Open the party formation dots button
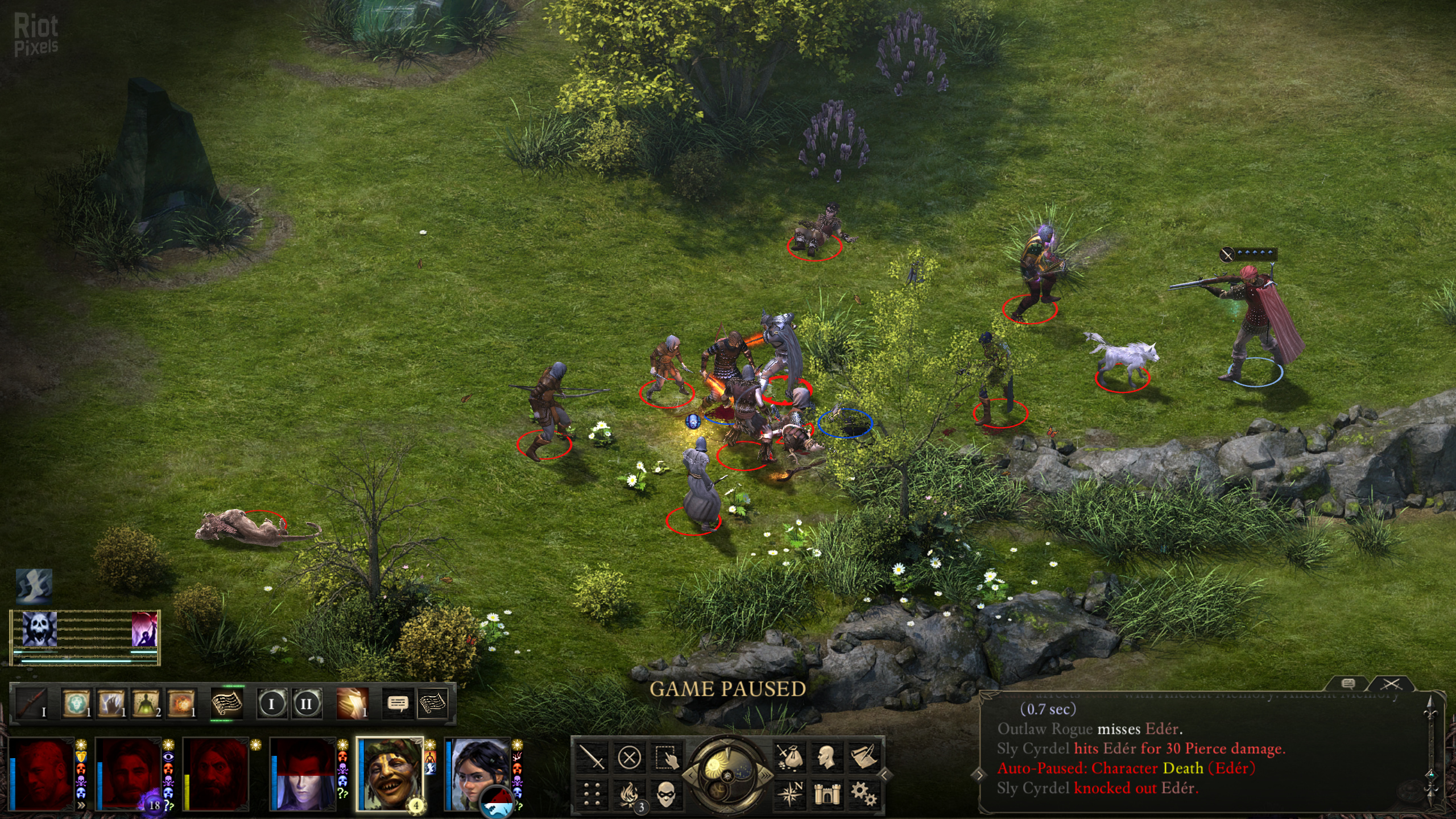1456x819 pixels. click(x=591, y=793)
